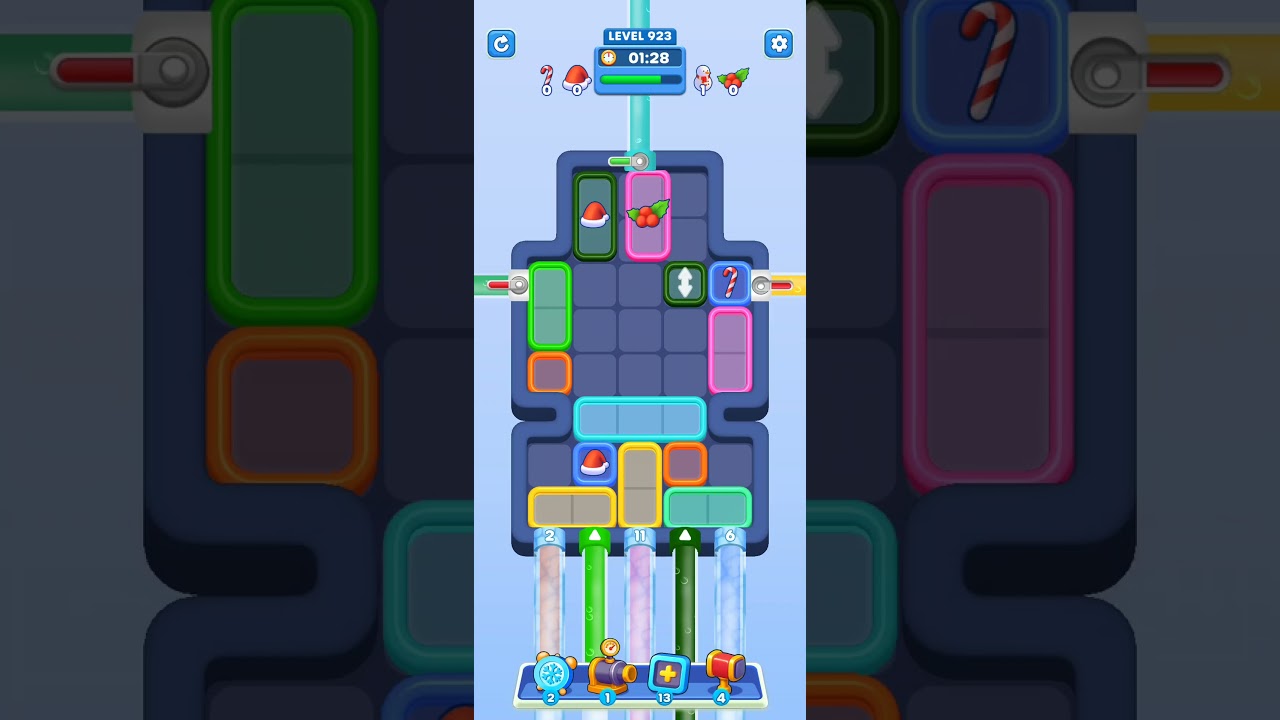Tap the clock icon beside the timer
Image resolution: width=1280 pixels, height=720 pixels.
click(609, 57)
